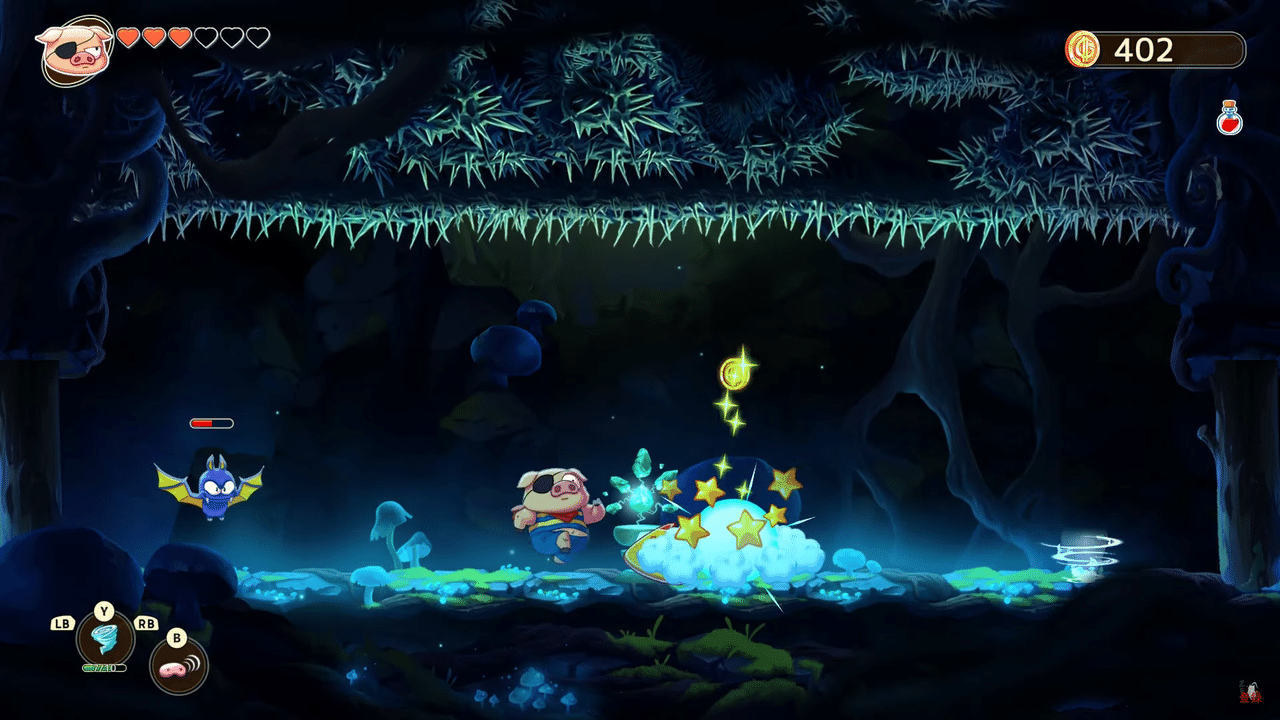This screenshot has height=720, width=1280.
Task: Click the floating golden coin above the star cloud
Action: point(737,371)
